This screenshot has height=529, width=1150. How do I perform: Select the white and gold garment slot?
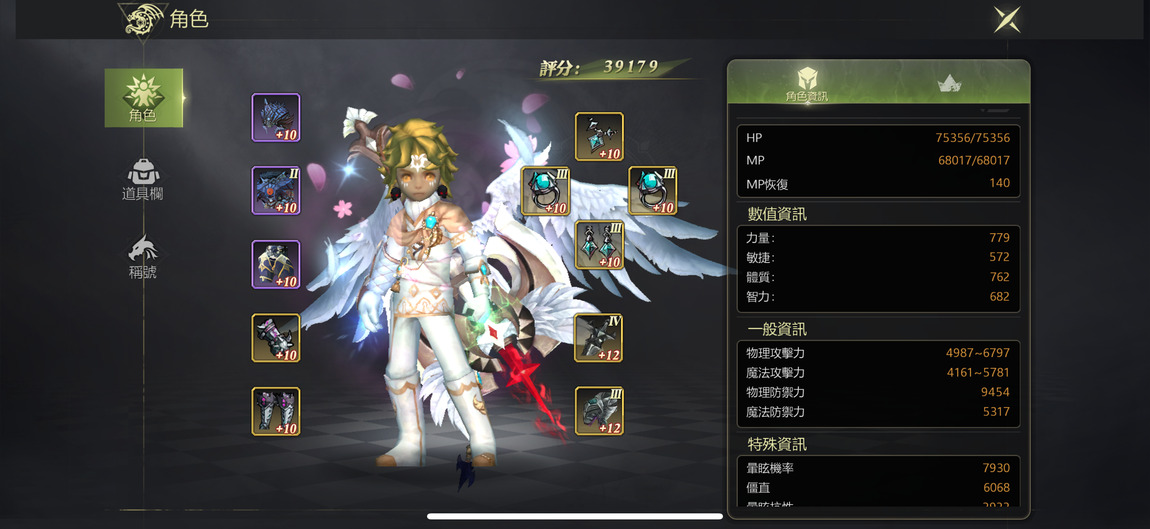click(x=276, y=265)
